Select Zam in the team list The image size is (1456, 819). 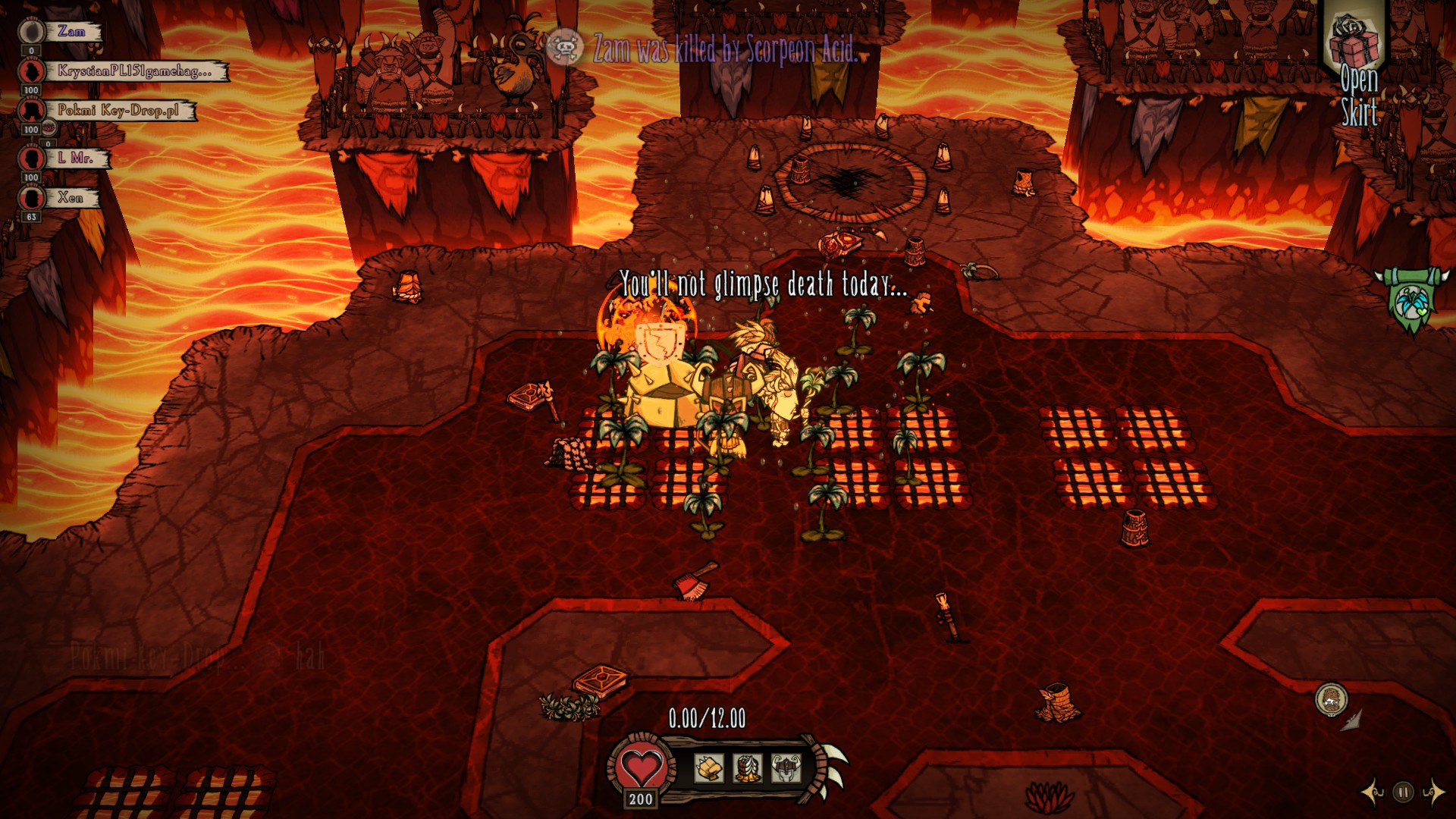pyautogui.click(x=71, y=32)
